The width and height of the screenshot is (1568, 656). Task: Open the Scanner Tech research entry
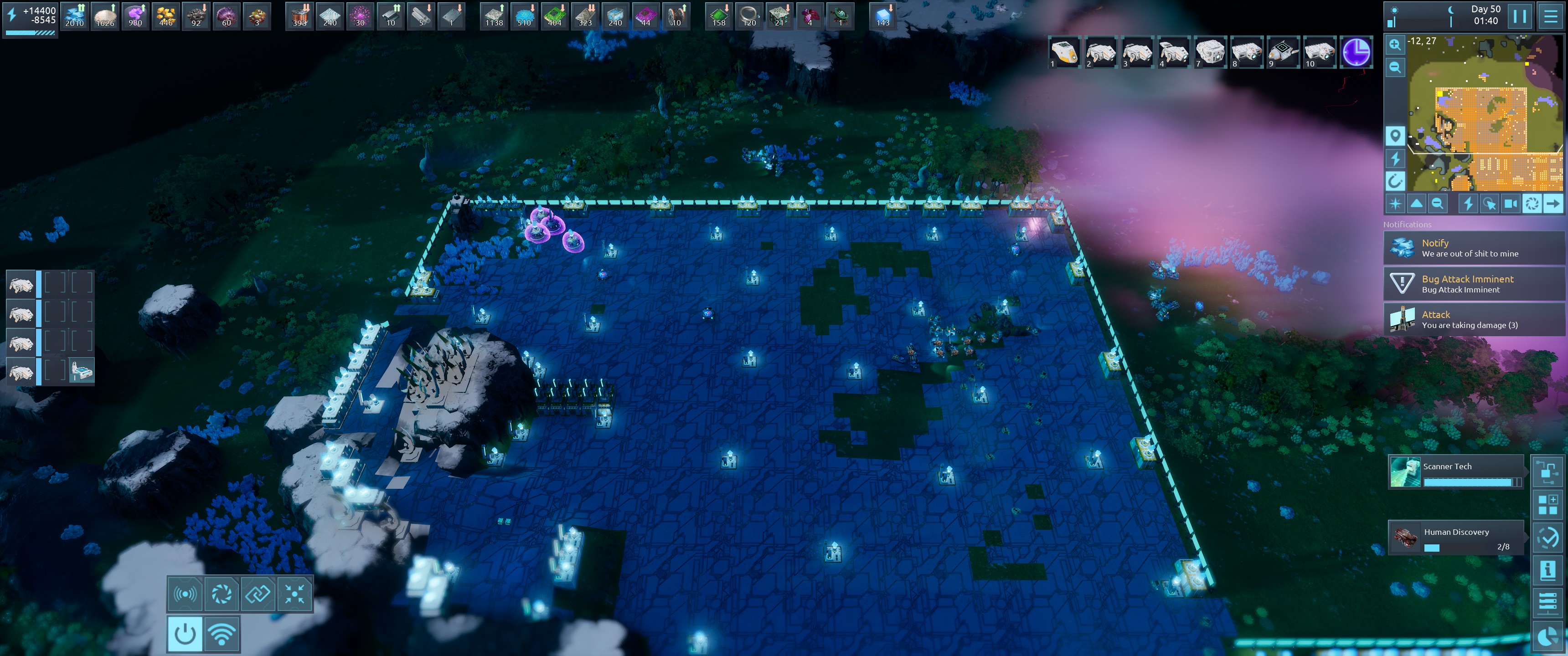pyautogui.click(x=1455, y=472)
